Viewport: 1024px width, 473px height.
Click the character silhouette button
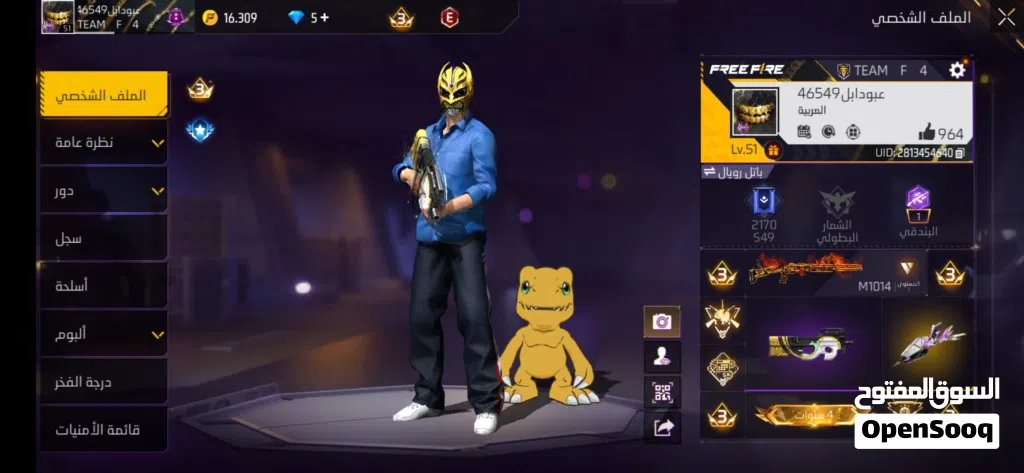point(662,357)
